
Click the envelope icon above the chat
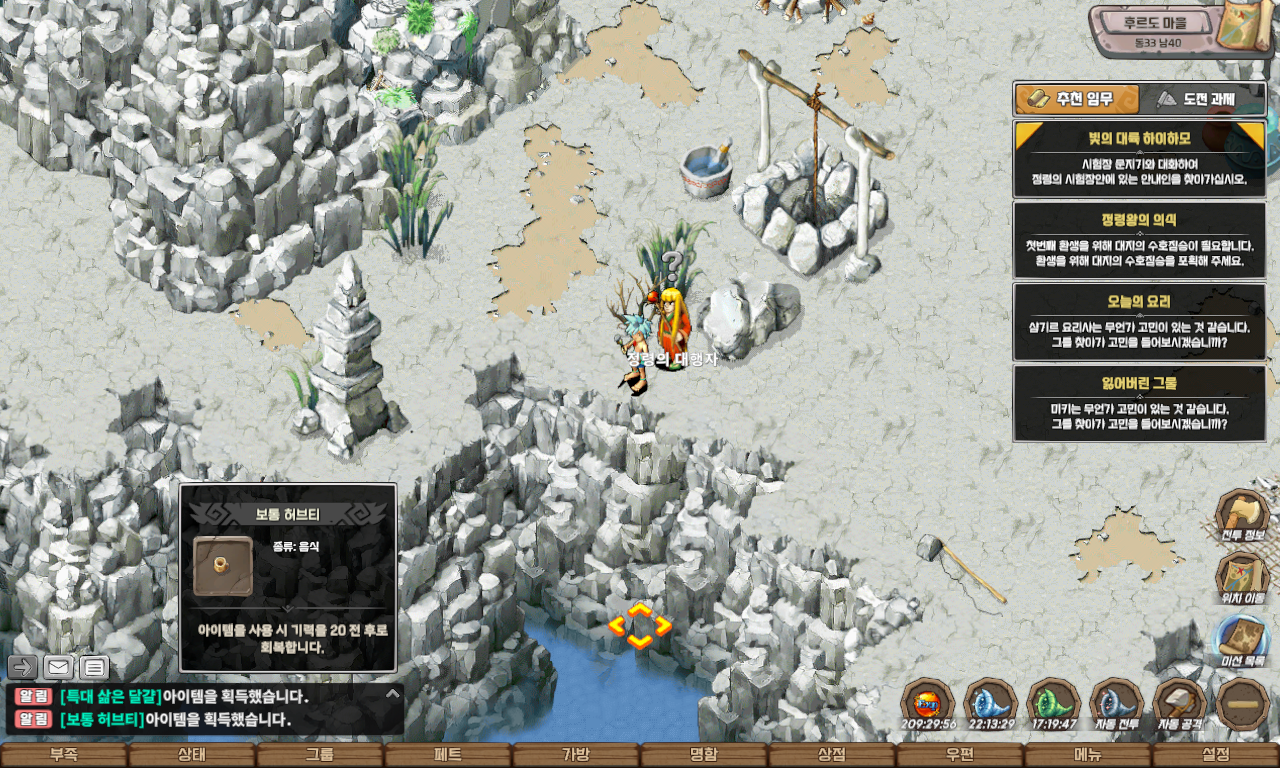(x=59, y=667)
